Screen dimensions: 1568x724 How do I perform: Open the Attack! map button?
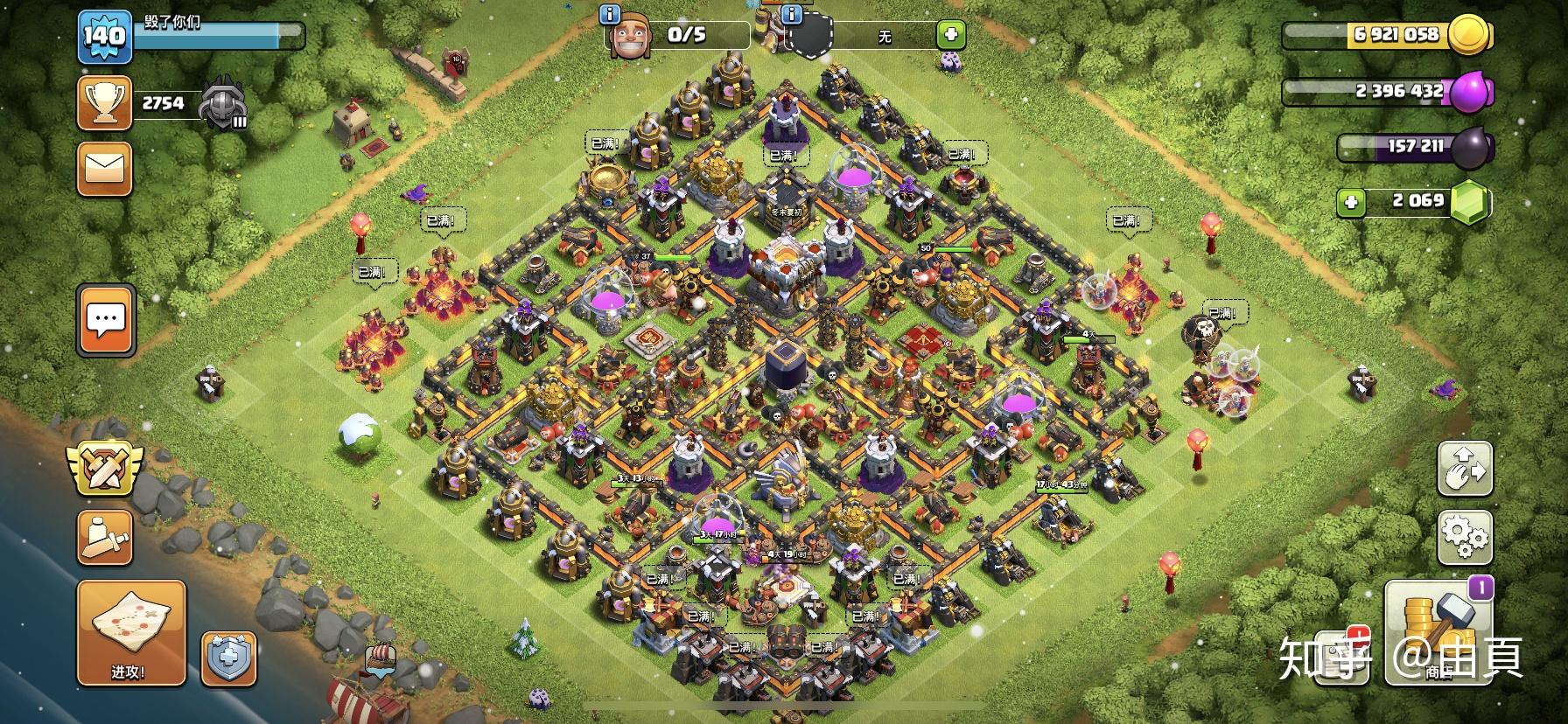click(131, 631)
